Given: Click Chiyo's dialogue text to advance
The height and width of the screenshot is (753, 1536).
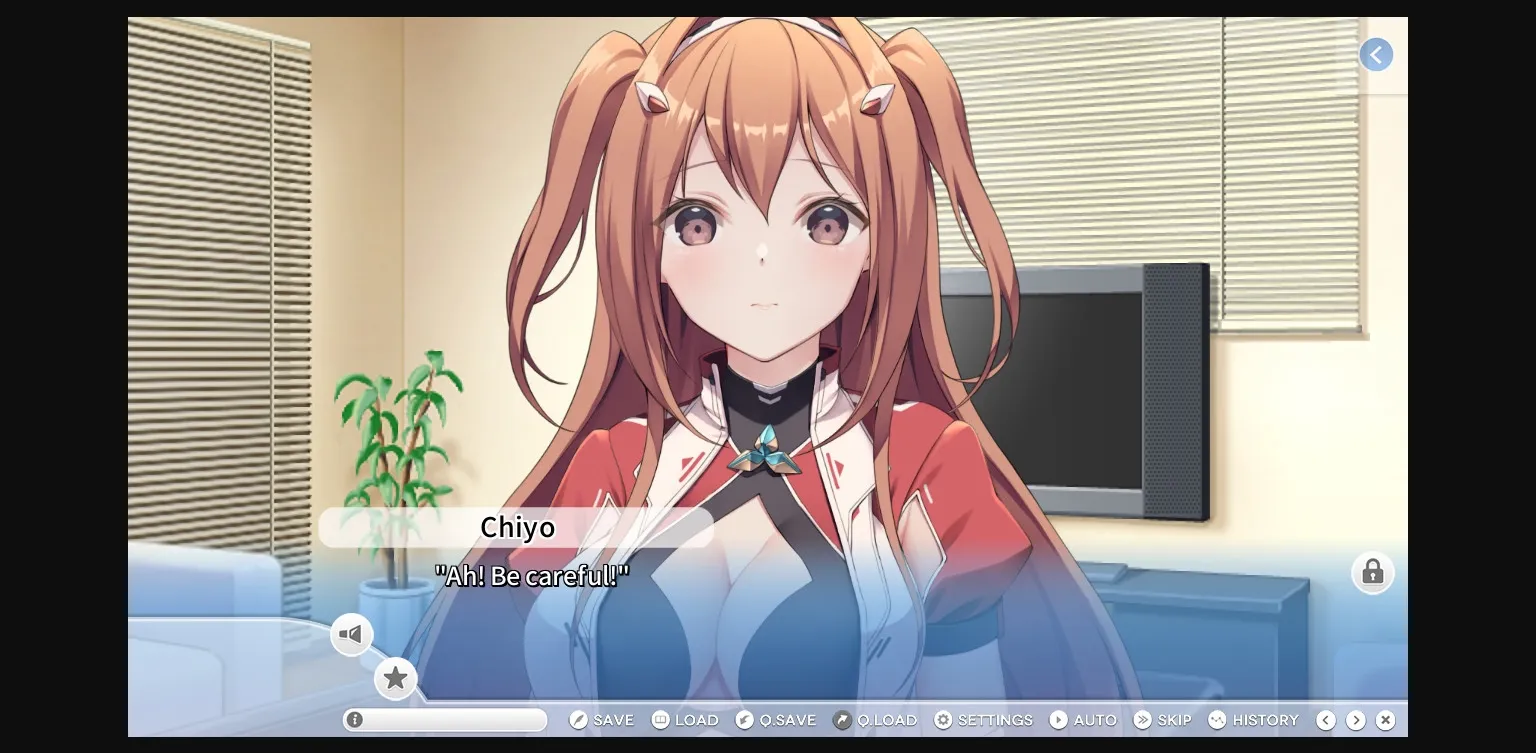Looking at the screenshot, I should (x=530, y=576).
